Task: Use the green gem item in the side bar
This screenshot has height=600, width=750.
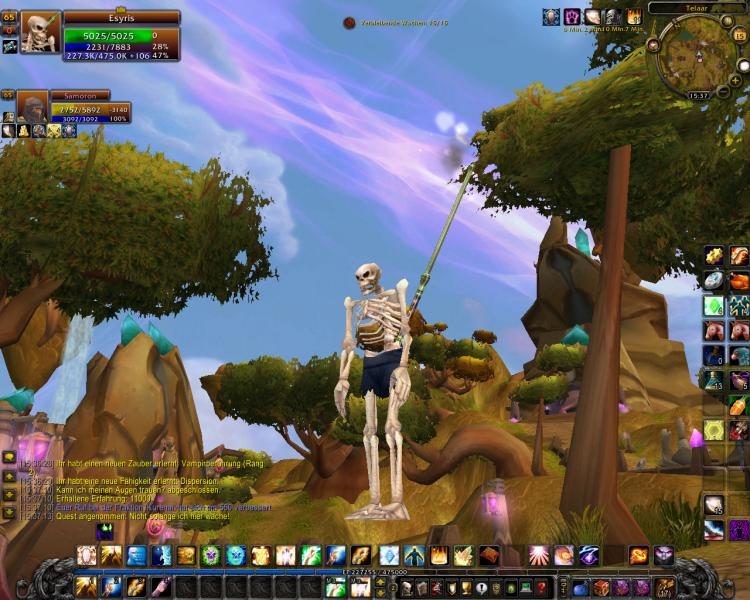Action: pos(713,305)
